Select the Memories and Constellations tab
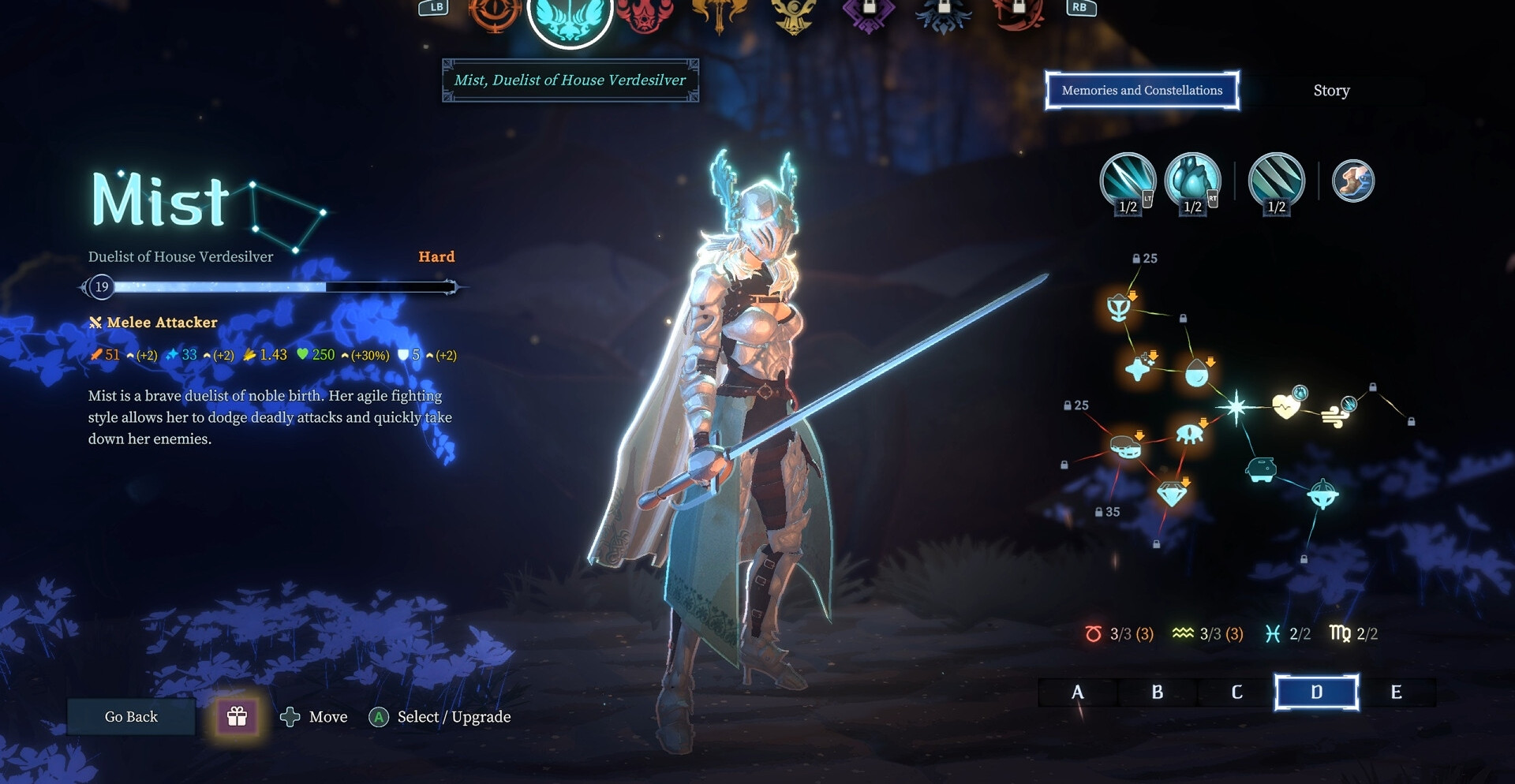 [x=1142, y=91]
